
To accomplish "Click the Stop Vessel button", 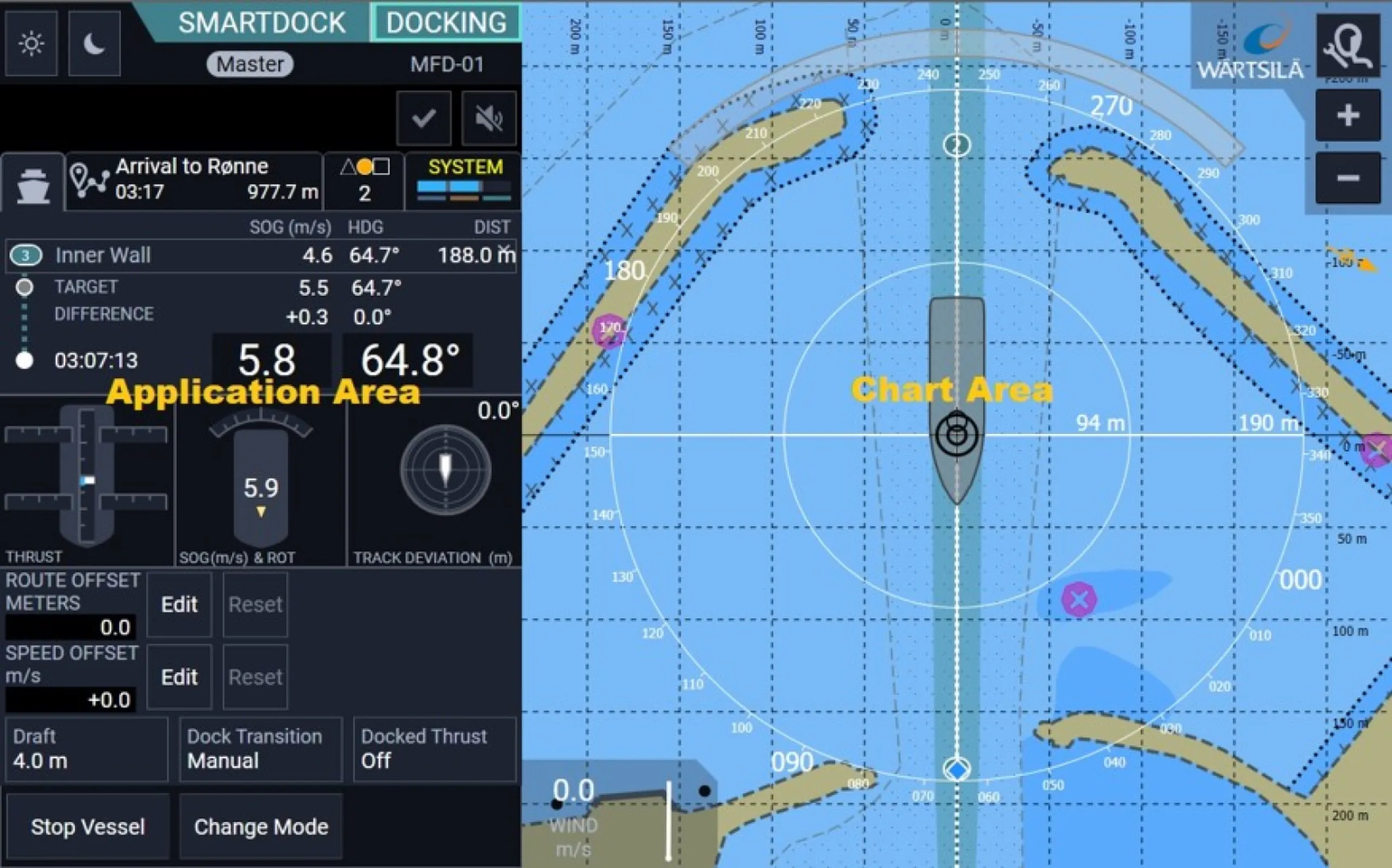I will 88,827.
